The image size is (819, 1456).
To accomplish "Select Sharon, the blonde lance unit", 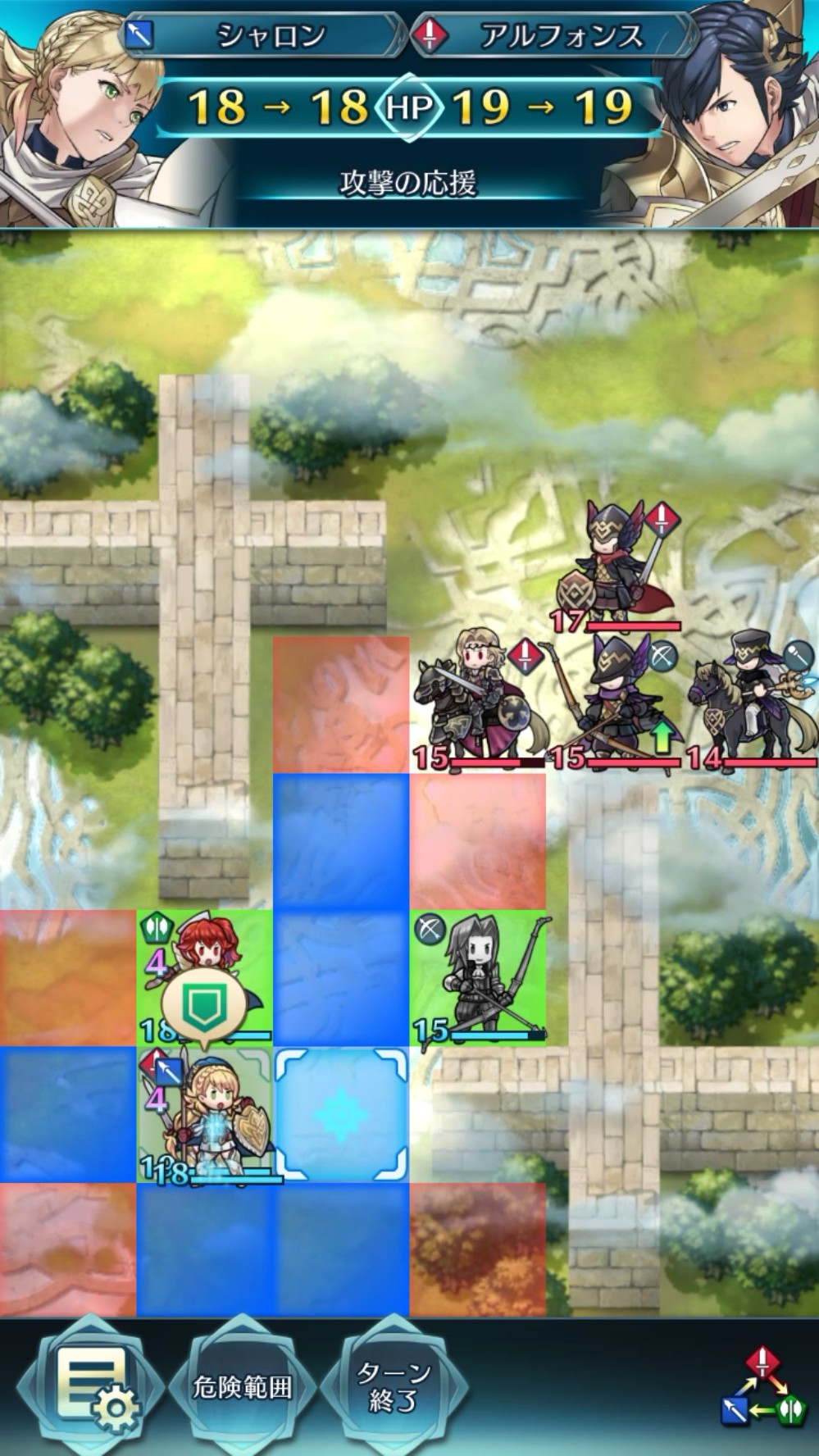I will tap(205, 1117).
